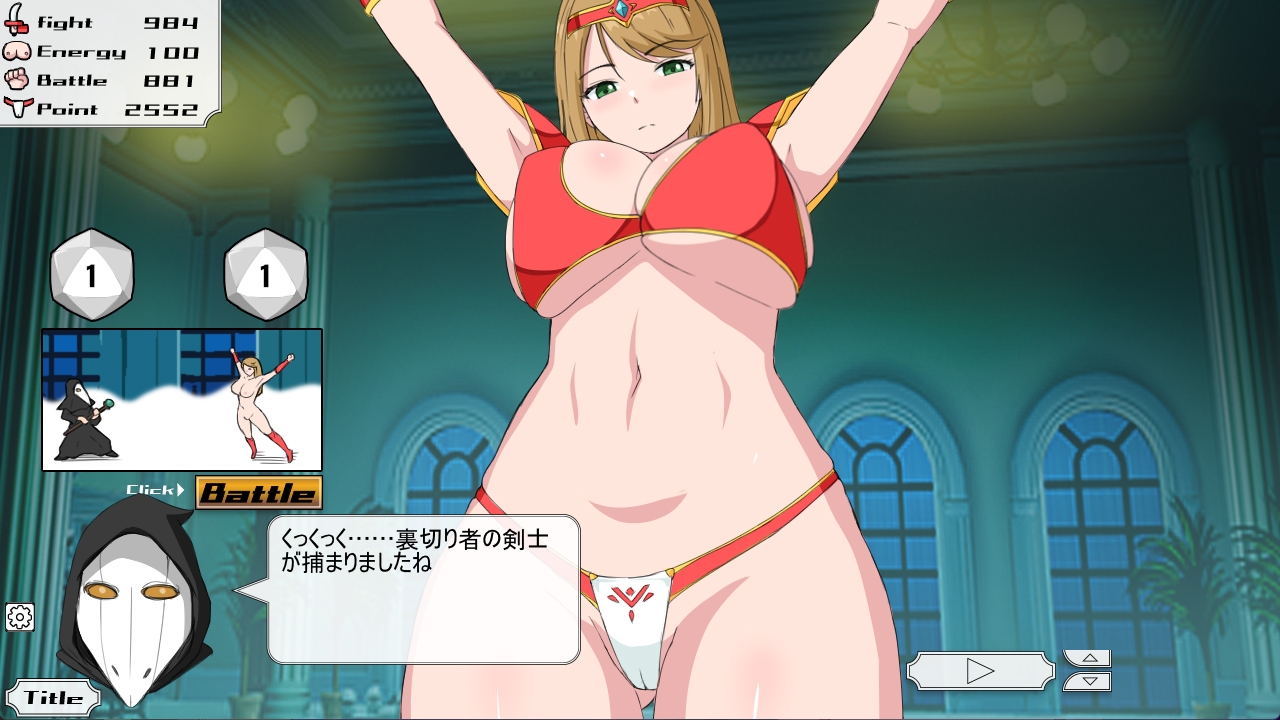Viewport: 1280px width, 720px height.
Task: Click the battle scene preview thumbnail
Action: (x=180, y=398)
